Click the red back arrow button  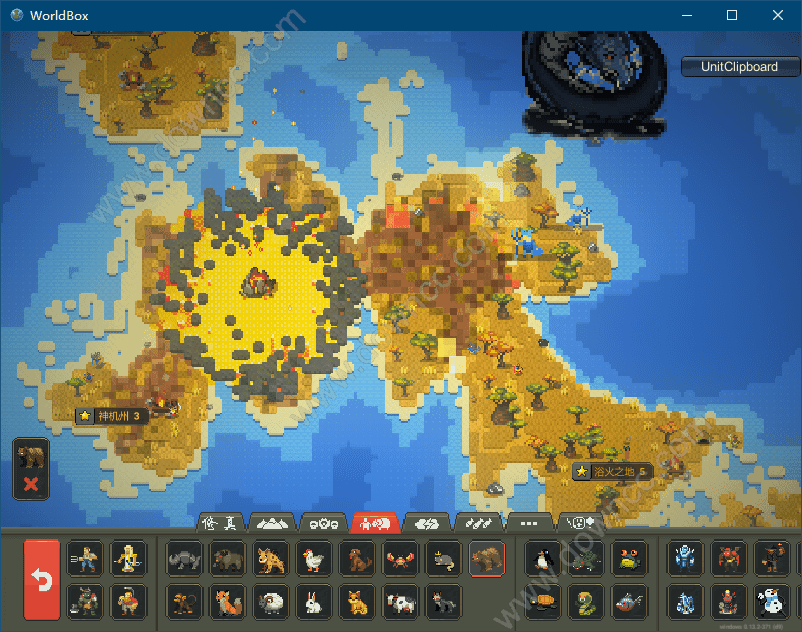(x=42, y=580)
